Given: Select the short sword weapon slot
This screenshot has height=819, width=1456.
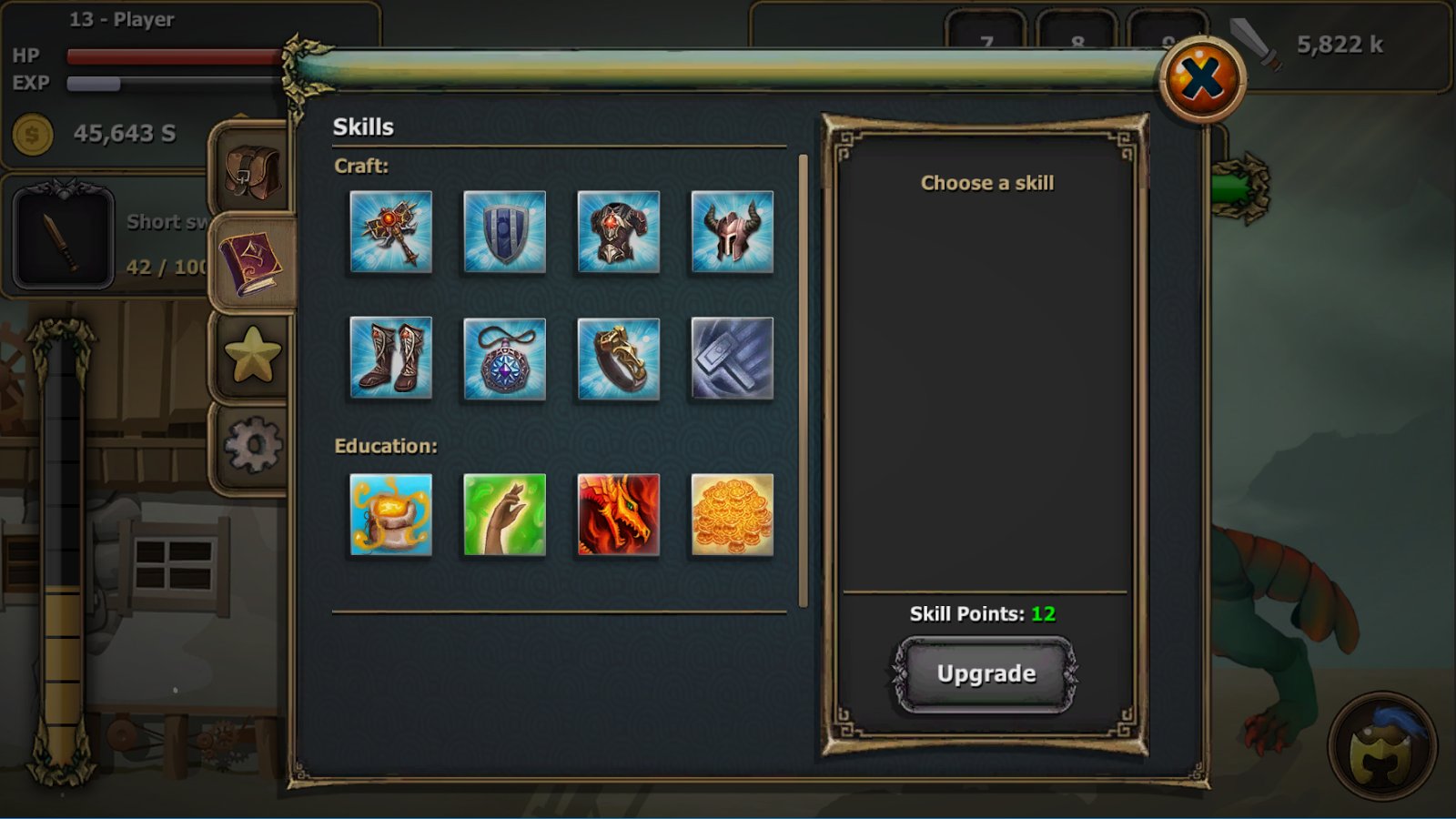Looking at the screenshot, I should pyautogui.click(x=64, y=238).
